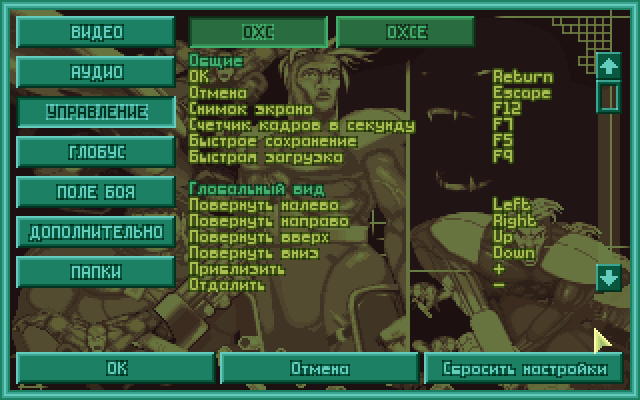Switch to the АУДИО settings section
The image size is (640, 400).
[96, 71]
